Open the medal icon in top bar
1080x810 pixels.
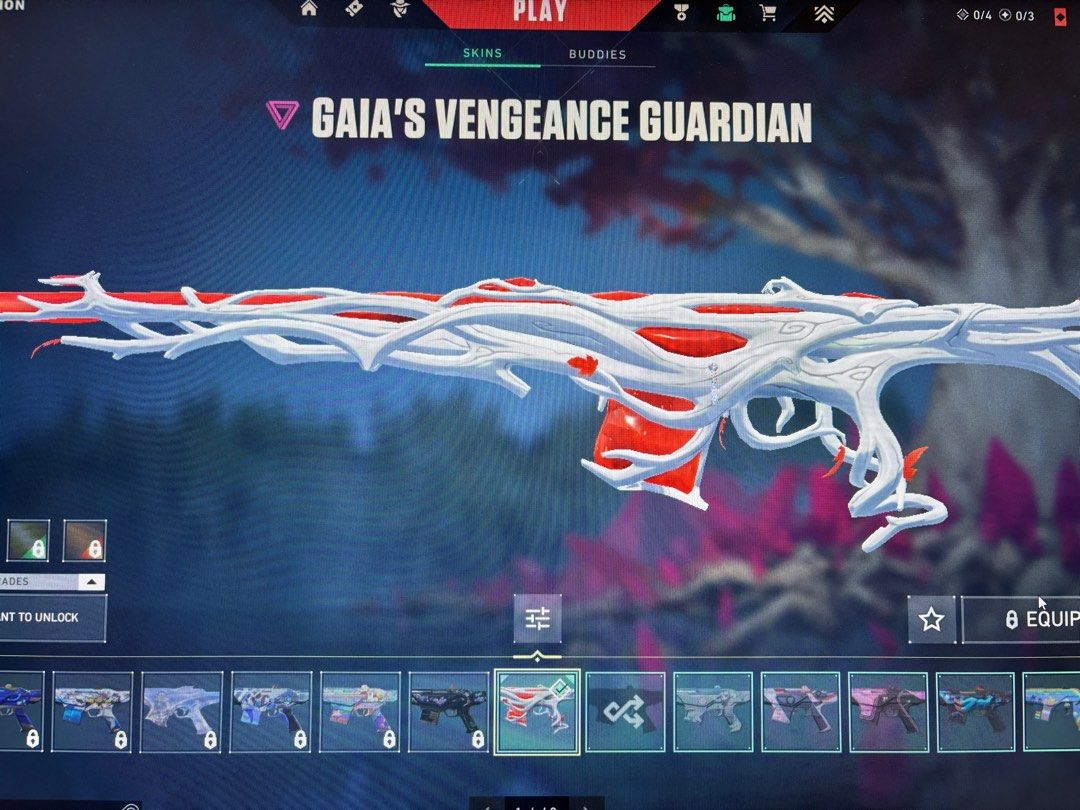[x=681, y=13]
